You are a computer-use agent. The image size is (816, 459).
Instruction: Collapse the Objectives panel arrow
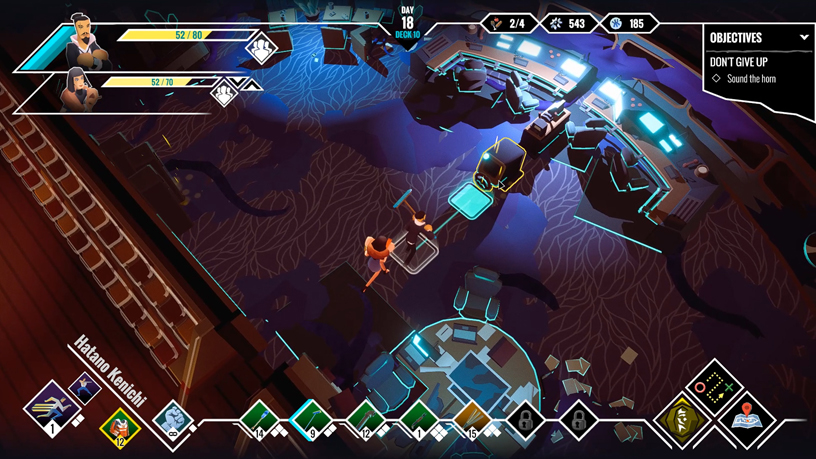click(x=804, y=38)
